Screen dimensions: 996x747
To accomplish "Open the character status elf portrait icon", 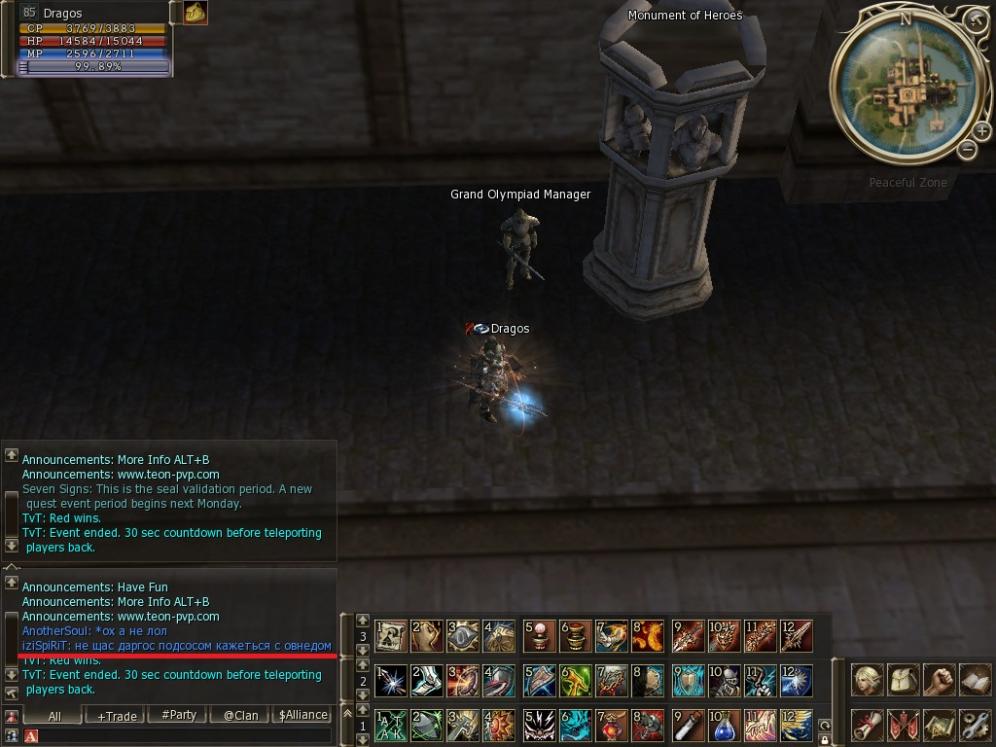I will pyautogui.click(x=866, y=680).
